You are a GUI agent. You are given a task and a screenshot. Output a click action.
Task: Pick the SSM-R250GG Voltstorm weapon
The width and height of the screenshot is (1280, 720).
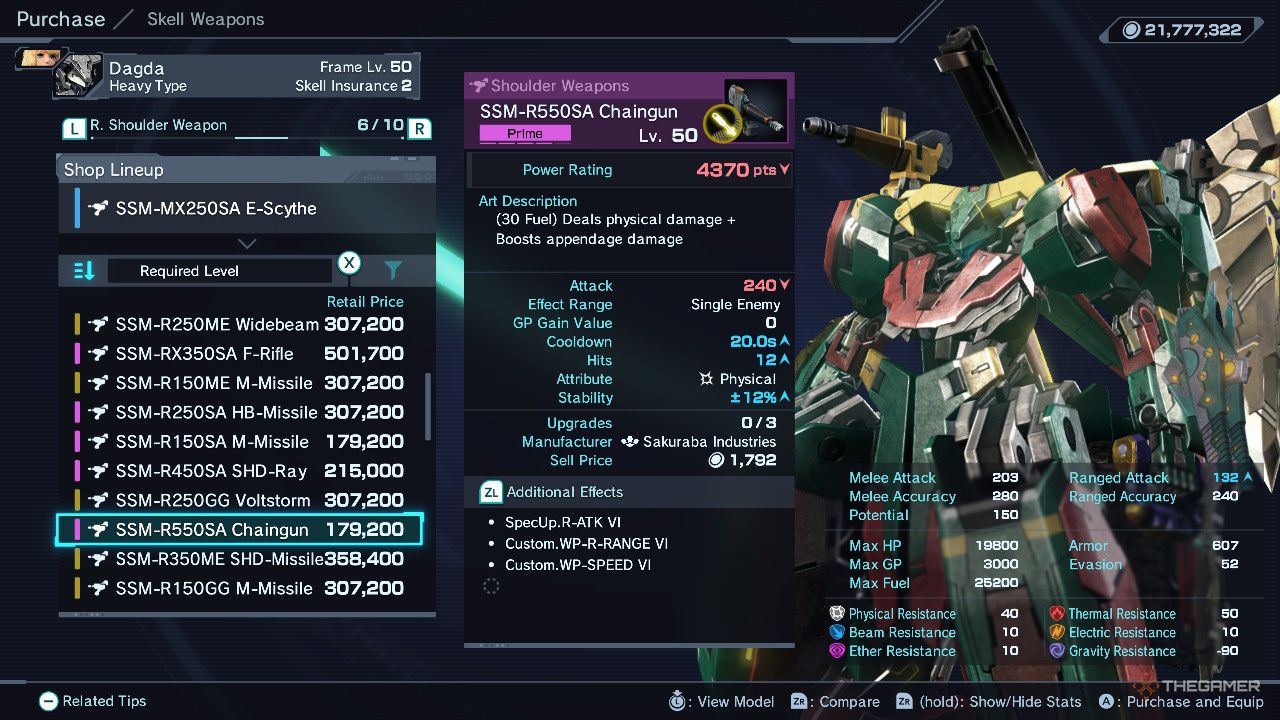click(x=240, y=500)
